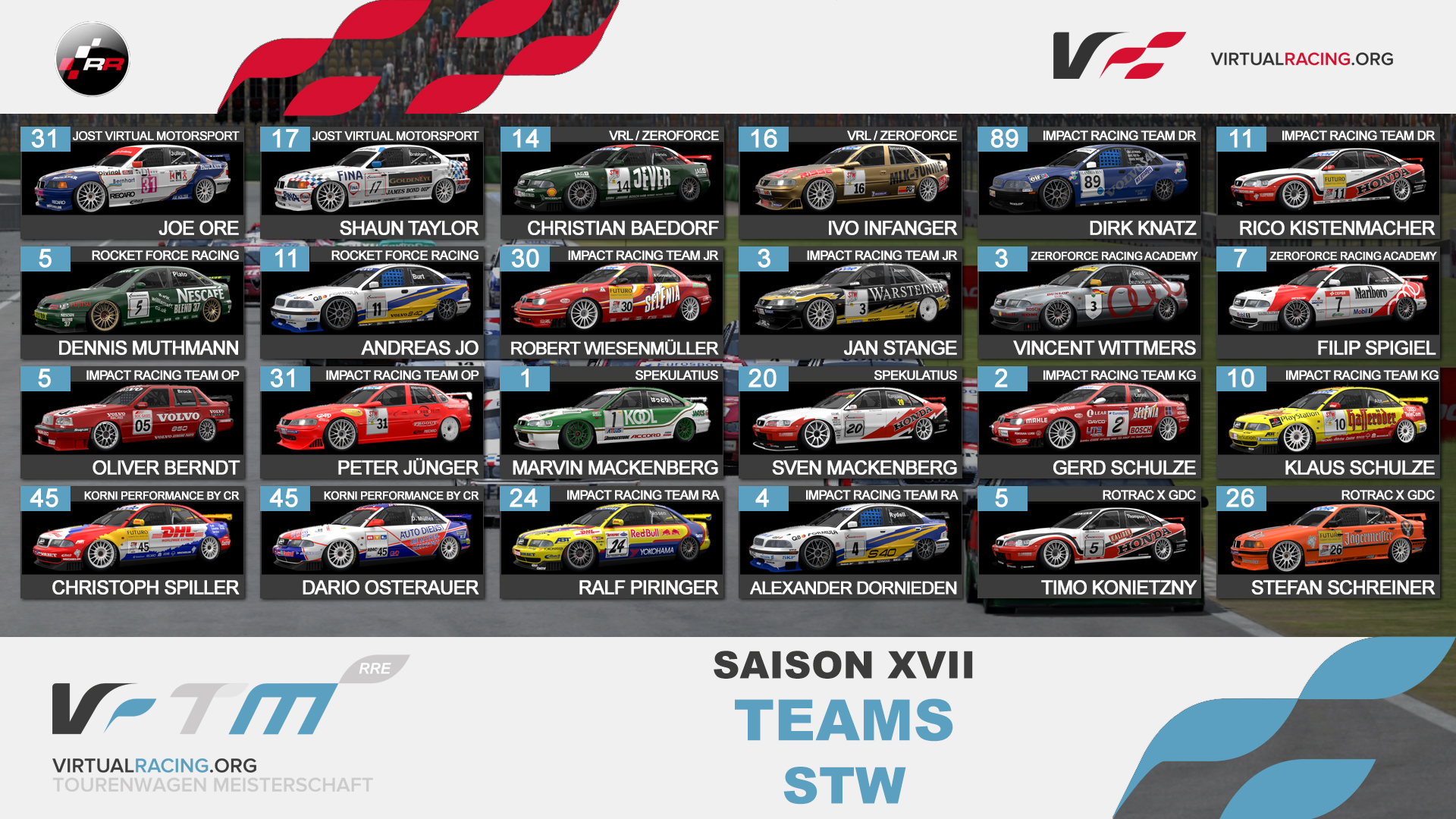Open Christoph Spiller's DHL car card
1456x819 pixels.
[133, 541]
